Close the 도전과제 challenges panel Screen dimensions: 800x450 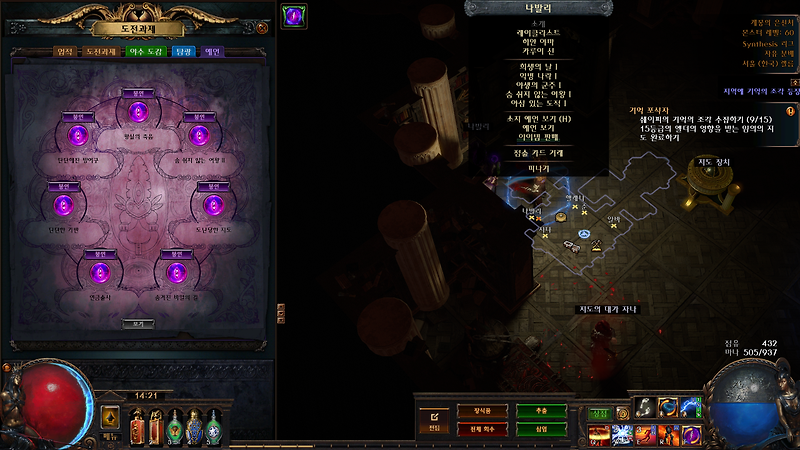[262, 28]
